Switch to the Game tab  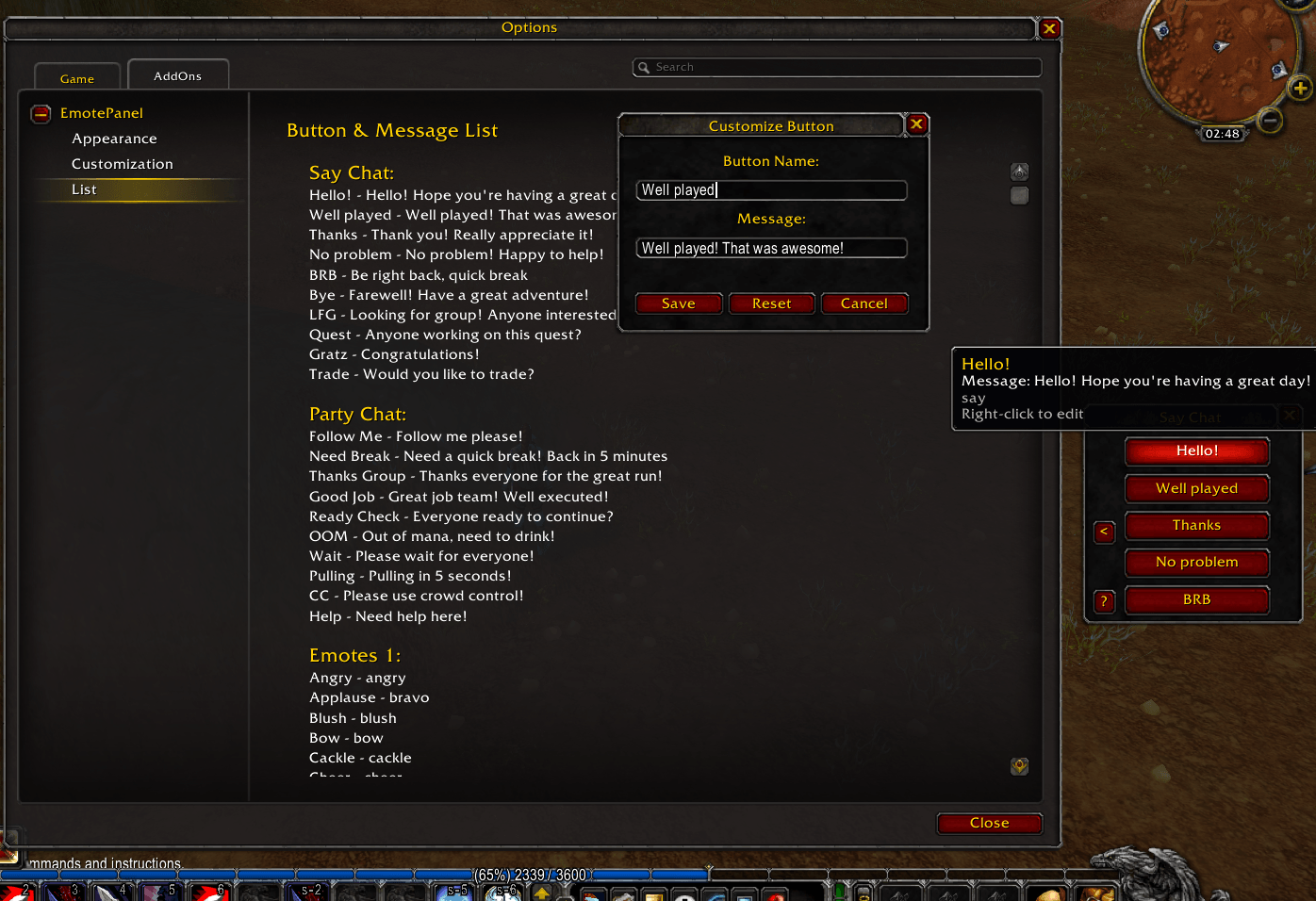point(76,78)
